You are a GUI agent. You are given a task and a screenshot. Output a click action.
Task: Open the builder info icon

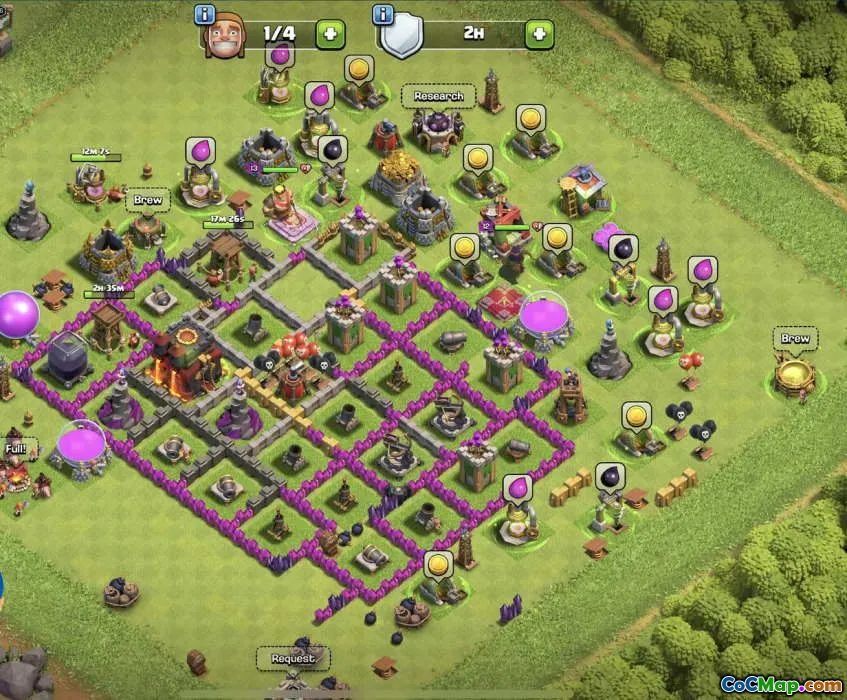pos(206,14)
